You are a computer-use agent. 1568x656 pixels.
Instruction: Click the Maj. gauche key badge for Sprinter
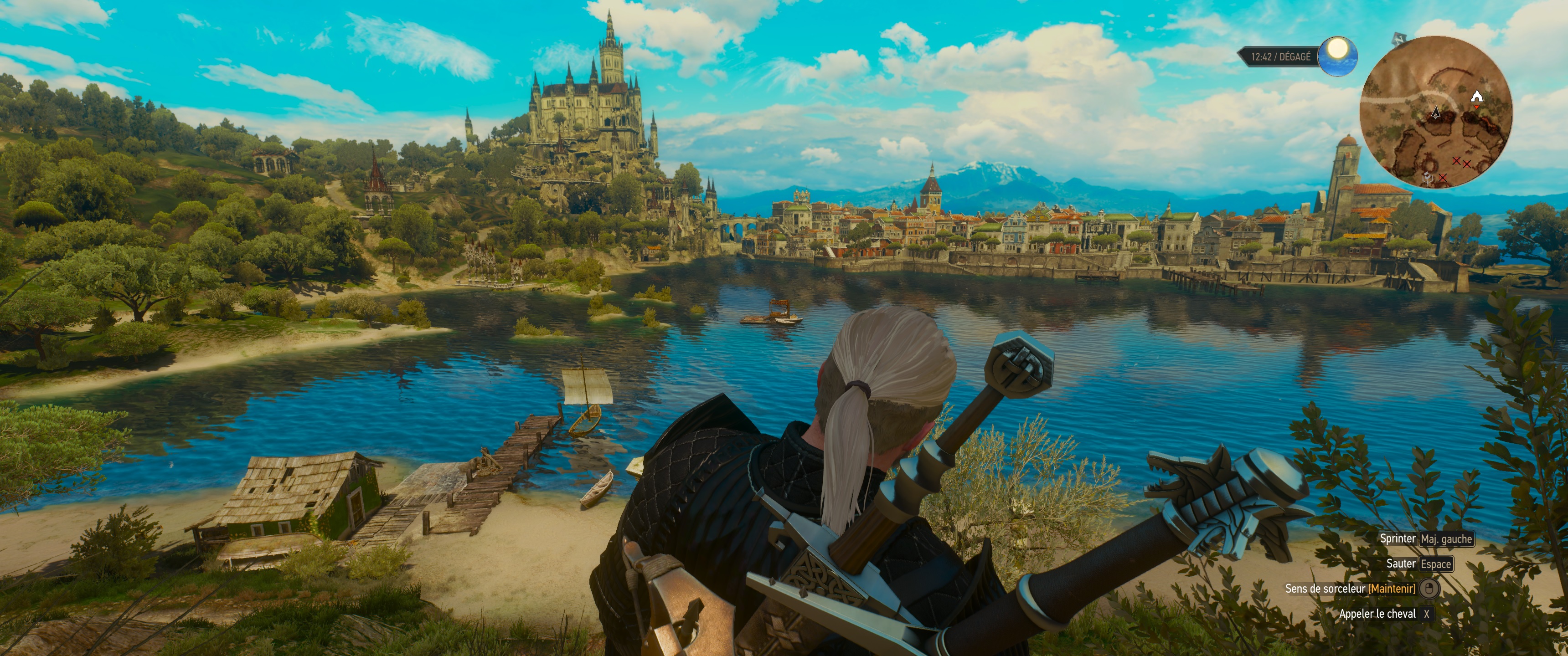coord(1447,539)
